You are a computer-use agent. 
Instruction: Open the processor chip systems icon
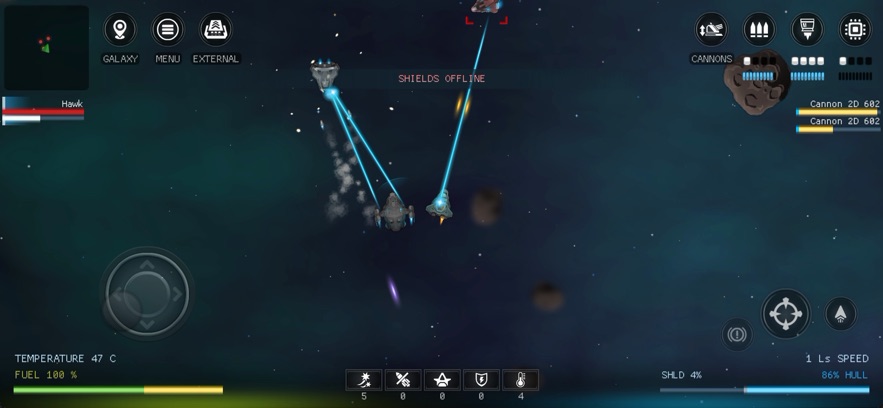(855, 30)
